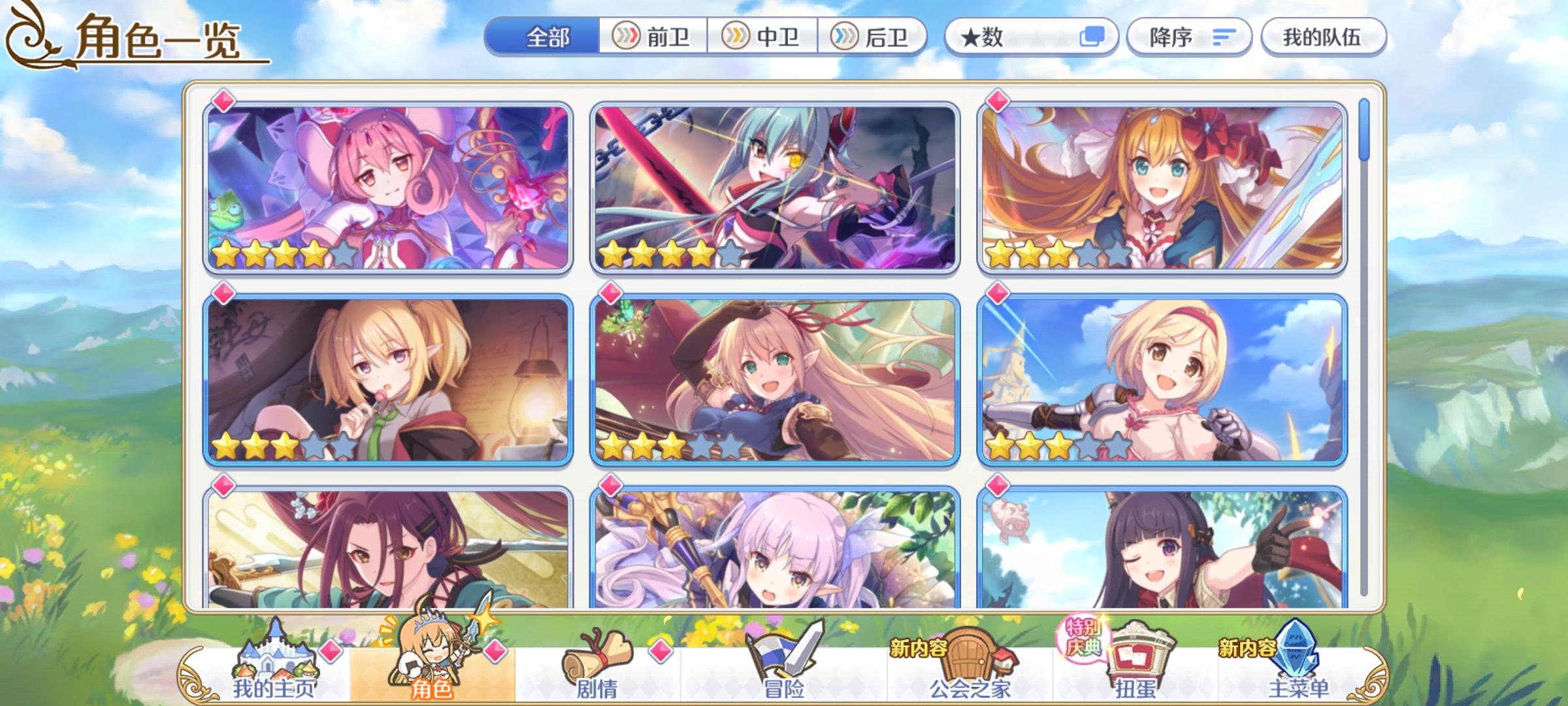Switch to the 前卫 vanguard tab
Screen dimensions: 1568x706
[x=653, y=37]
